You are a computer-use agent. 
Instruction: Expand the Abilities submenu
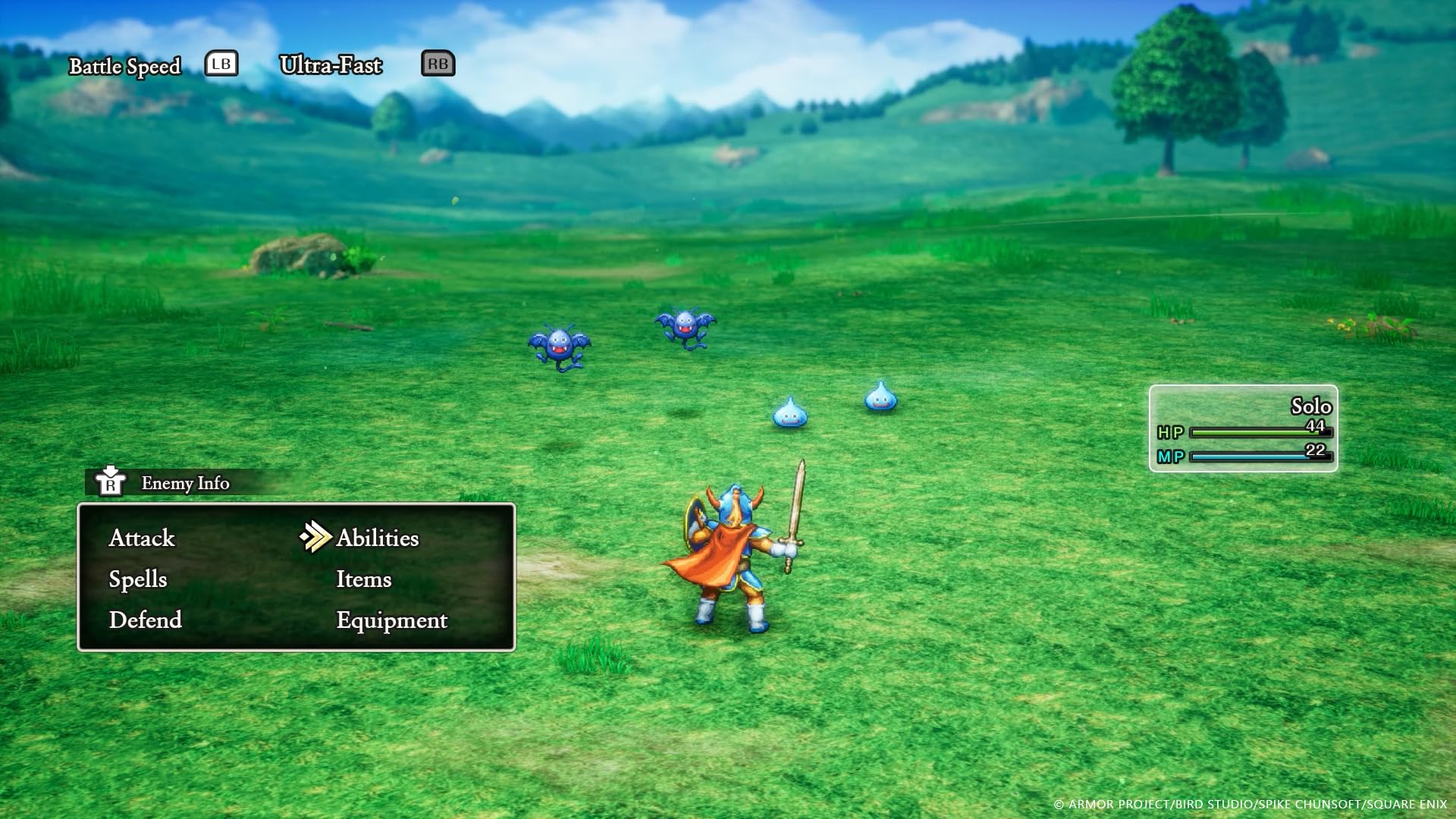point(377,538)
